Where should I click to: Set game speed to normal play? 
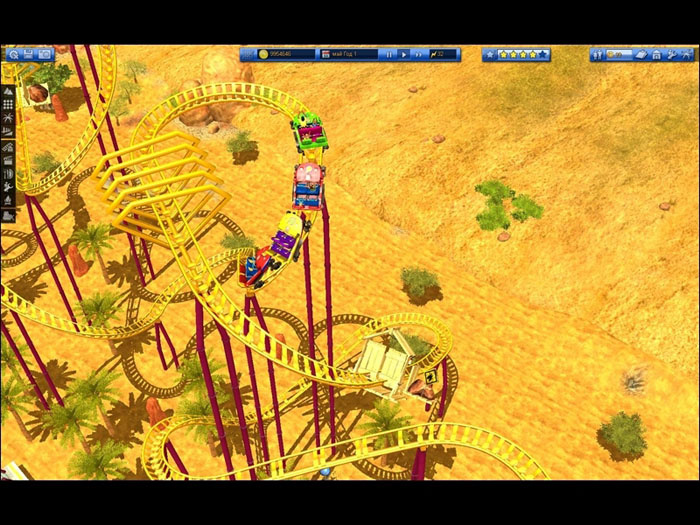(x=404, y=54)
